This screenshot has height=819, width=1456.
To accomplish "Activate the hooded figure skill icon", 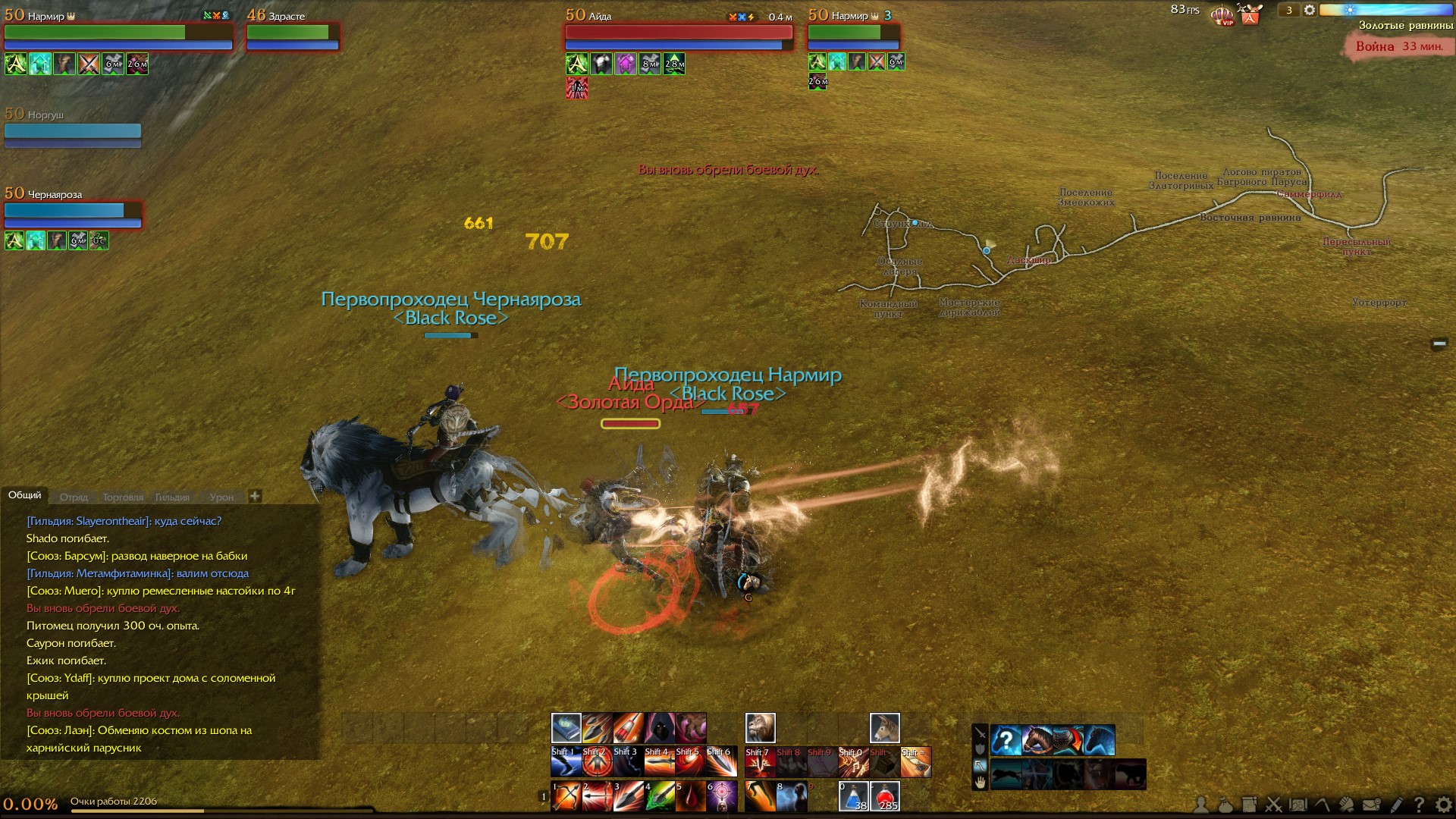I will 659,728.
